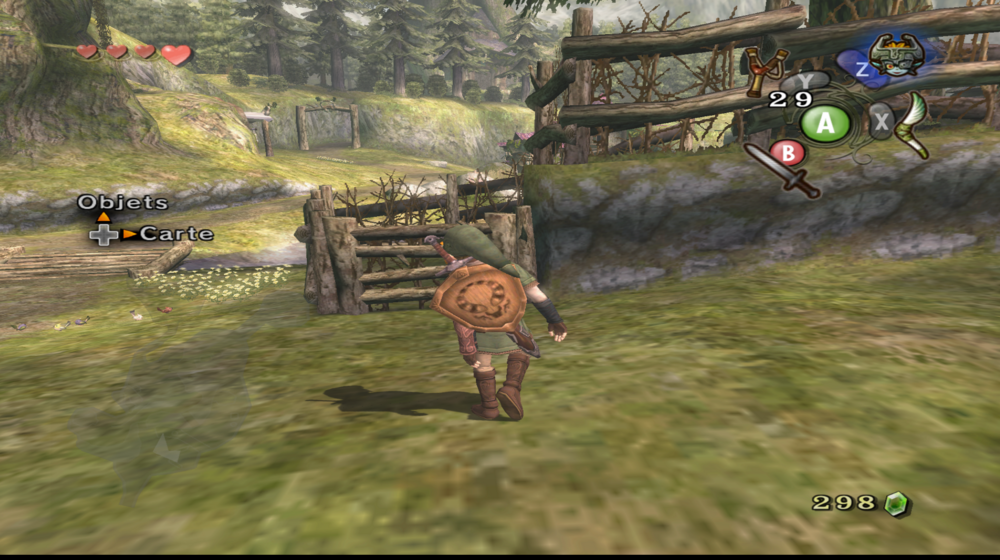
Task: Click the sword attack icon
Action: [783, 169]
